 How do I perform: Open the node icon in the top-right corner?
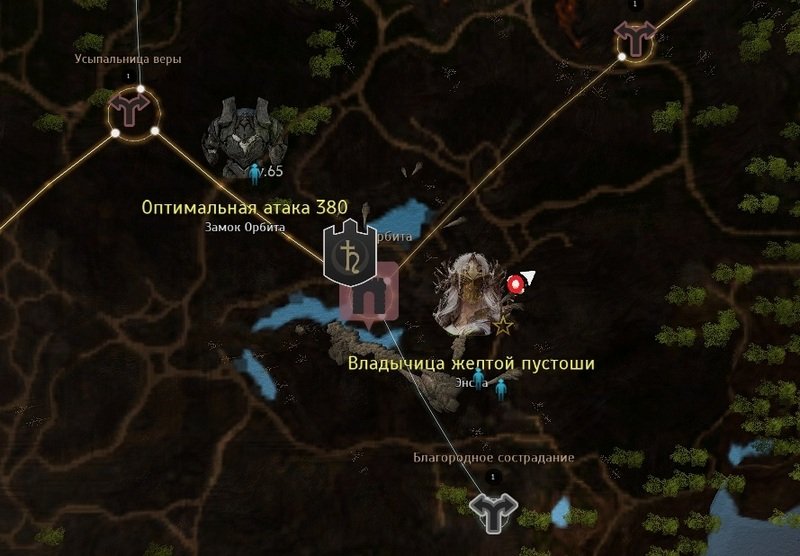(634, 40)
